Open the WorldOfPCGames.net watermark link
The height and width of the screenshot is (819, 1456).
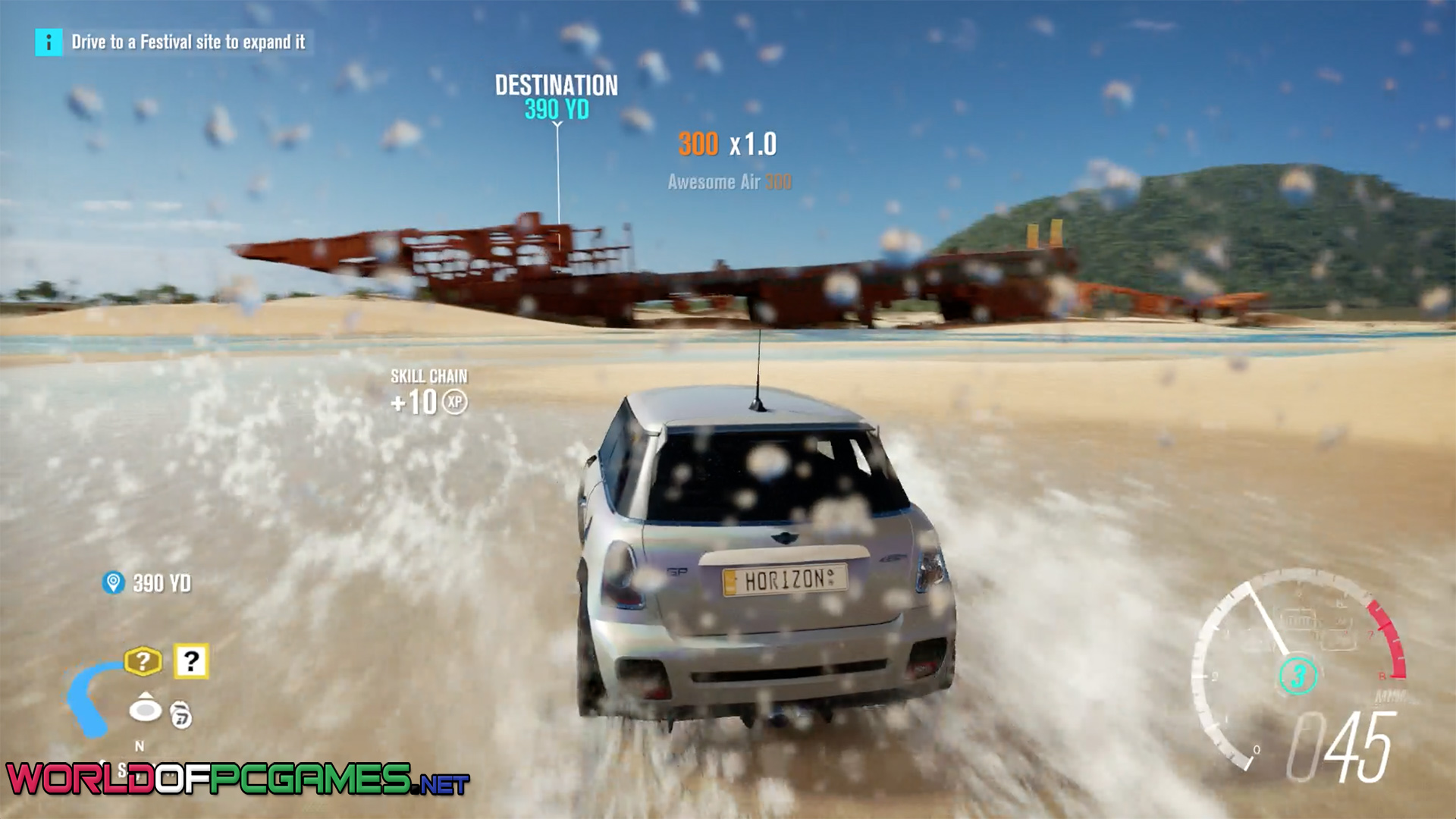[x=238, y=780]
